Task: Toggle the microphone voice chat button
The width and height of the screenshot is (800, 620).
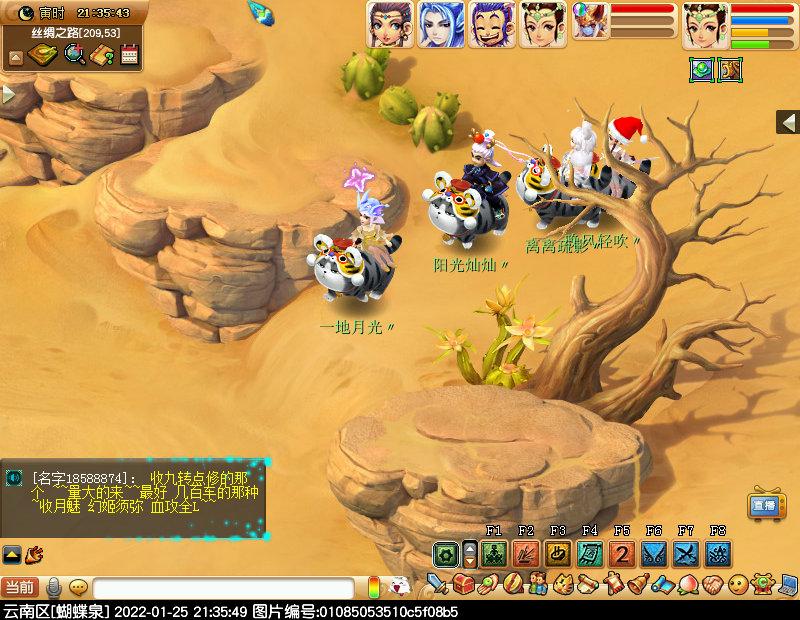Action: tap(54, 588)
